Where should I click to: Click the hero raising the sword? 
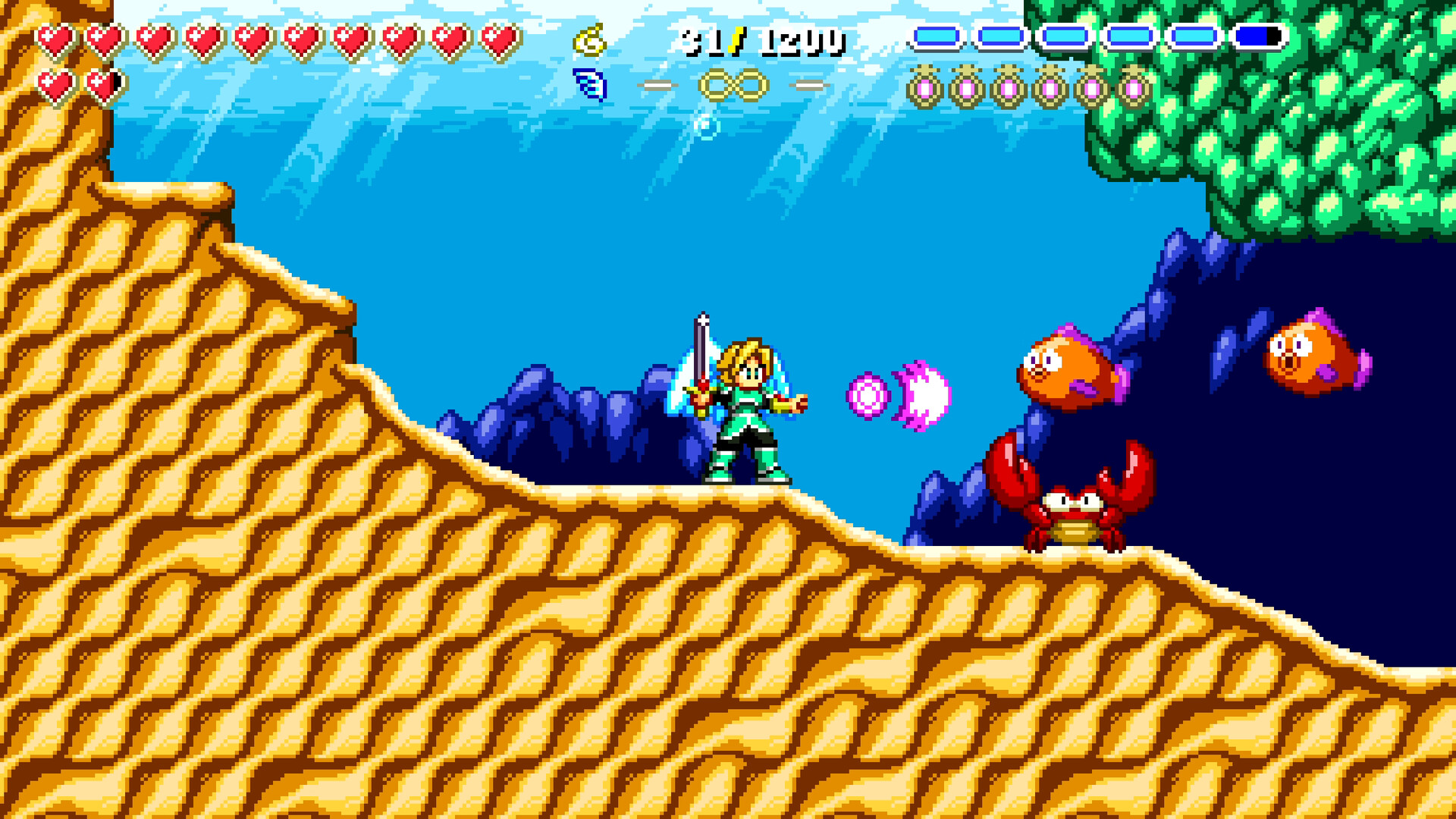(747, 409)
